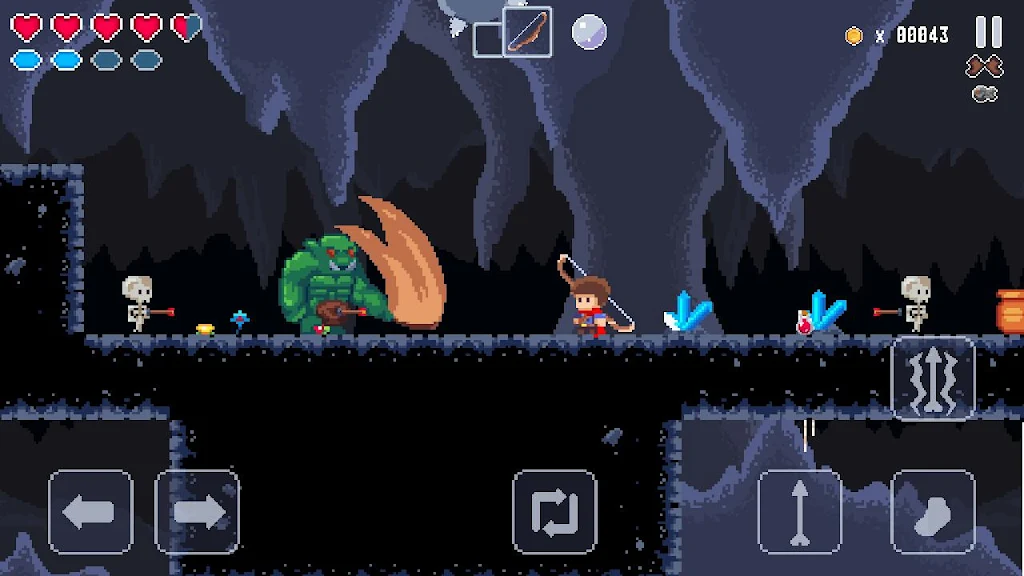The width and height of the screenshot is (1024, 576).
Task: Pause the game
Action: [988, 32]
